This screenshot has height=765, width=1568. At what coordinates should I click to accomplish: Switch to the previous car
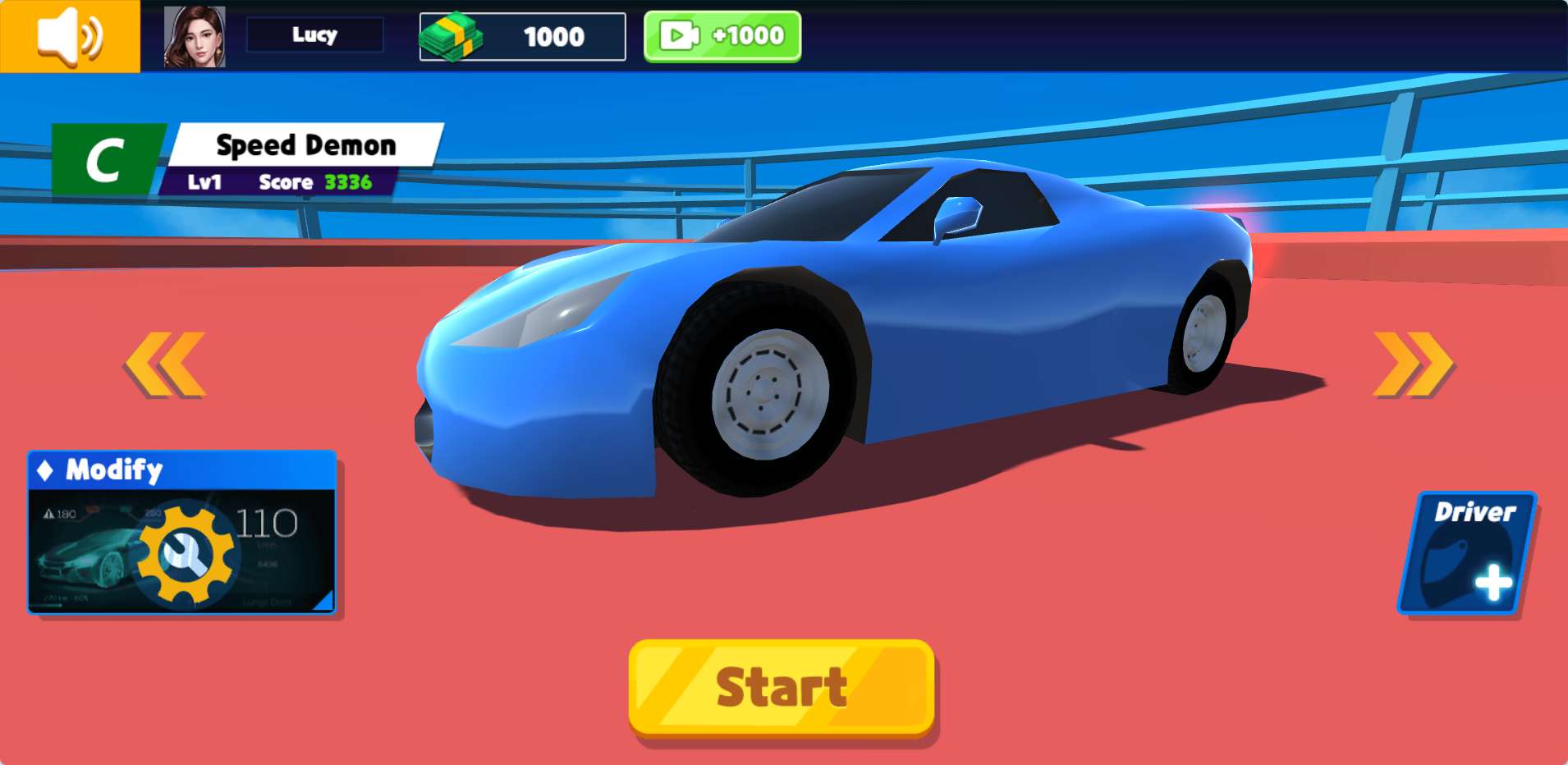pyautogui.click(x=165, y=364)
